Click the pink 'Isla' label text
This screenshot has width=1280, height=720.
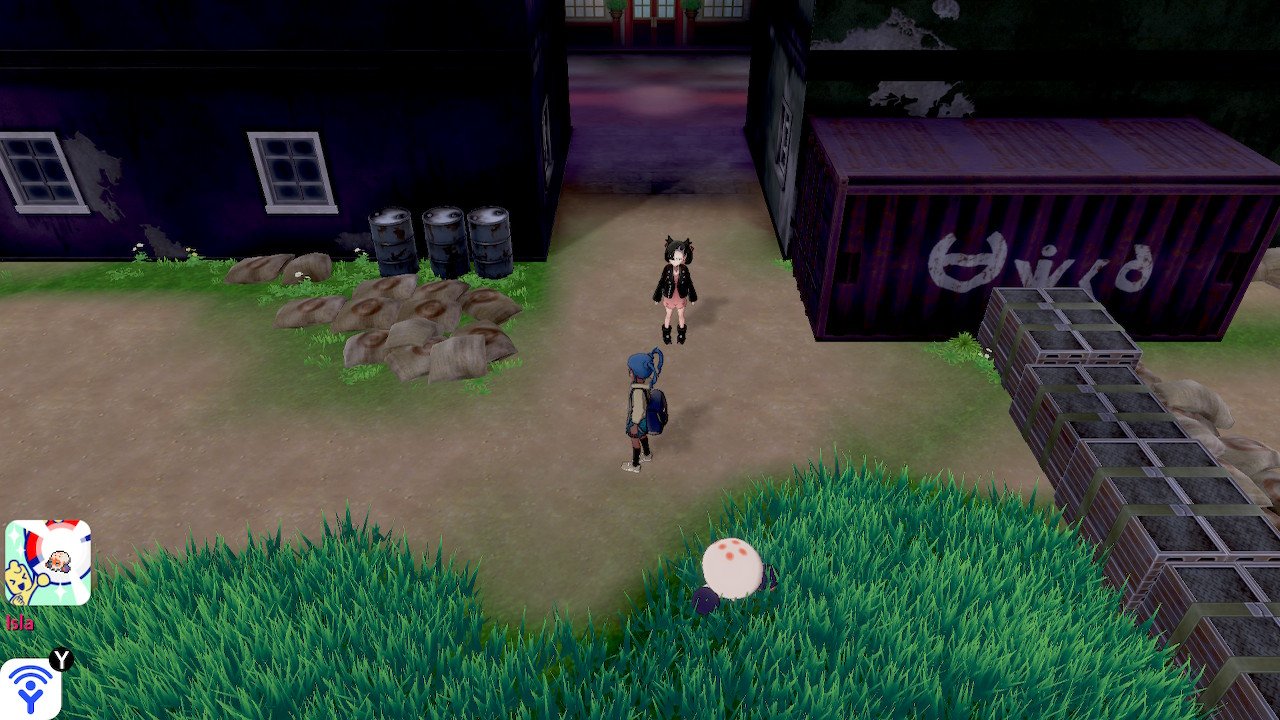tap(19, 622)
